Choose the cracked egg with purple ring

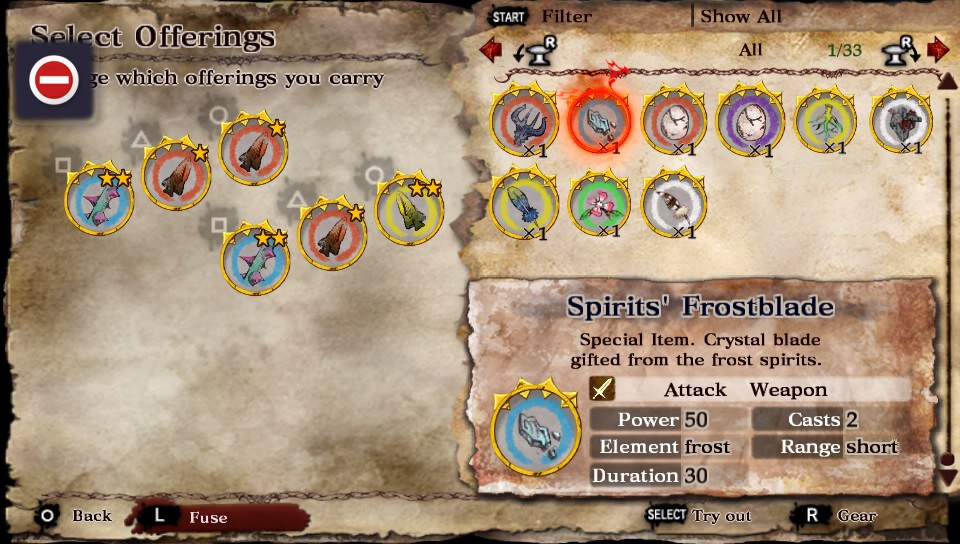[750, 120]
